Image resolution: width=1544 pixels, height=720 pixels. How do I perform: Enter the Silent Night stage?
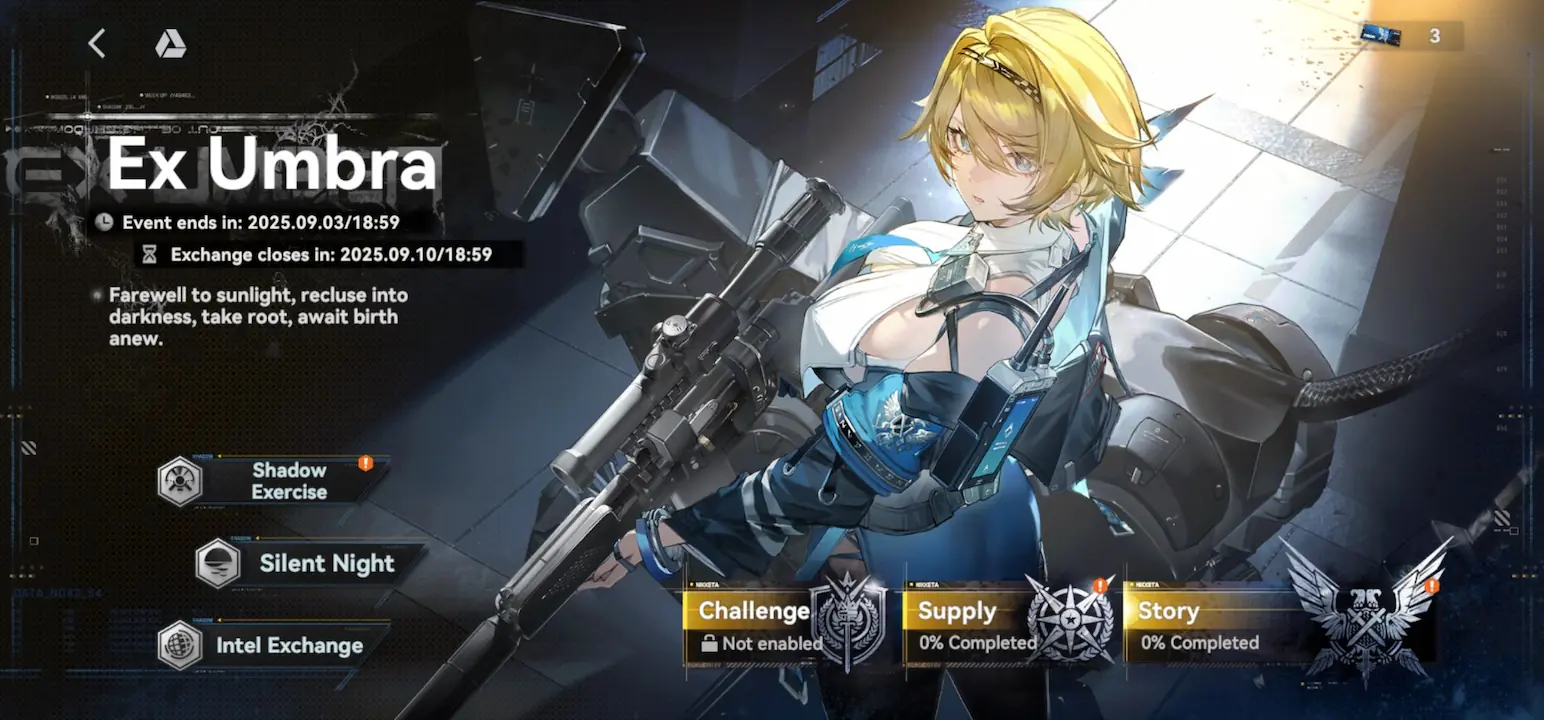point(312,563)
